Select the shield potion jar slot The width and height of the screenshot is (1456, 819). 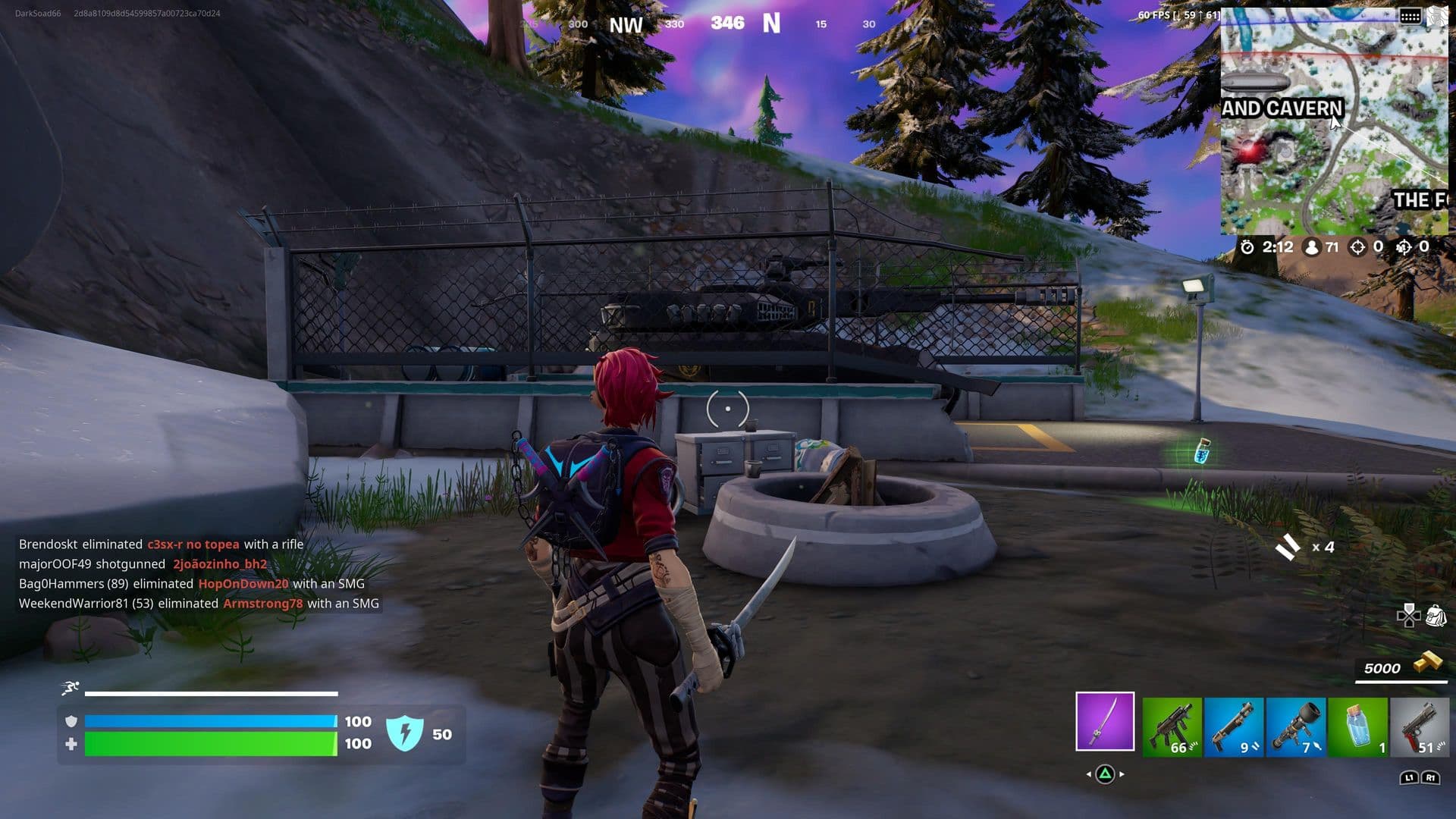pos(1357,727)
